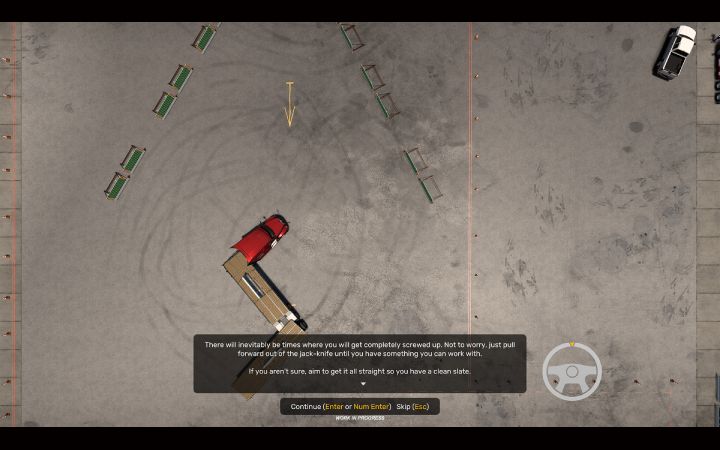This screenshot has height=450, width=720.
Task: Continue to the next tutorial message
Action: pos(340,406)
